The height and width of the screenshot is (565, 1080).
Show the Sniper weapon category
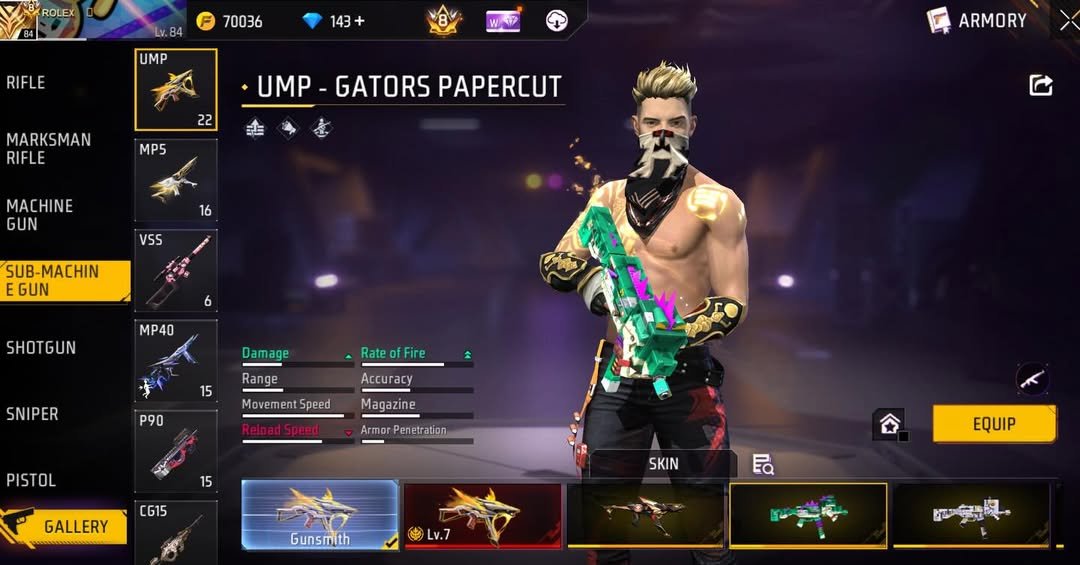pyautogui.click(x=33, y=414)
